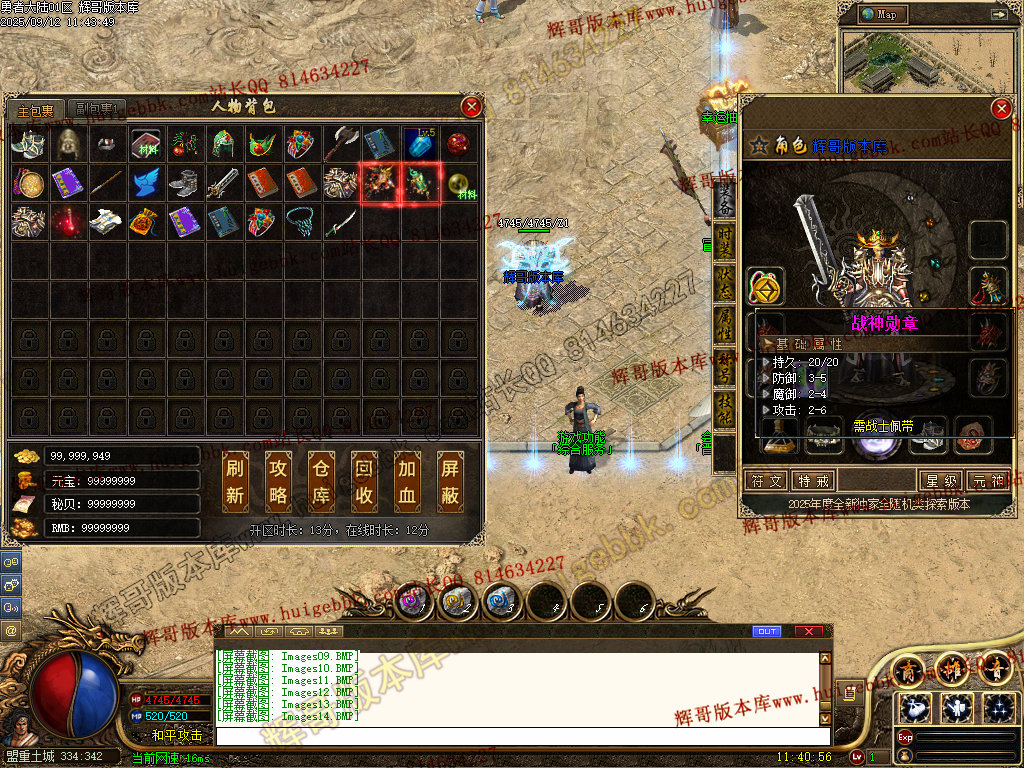The width and height of the screenshot is (1024, 768).
Task: Click the 刷新 refresh button
Action: point(235,481)
